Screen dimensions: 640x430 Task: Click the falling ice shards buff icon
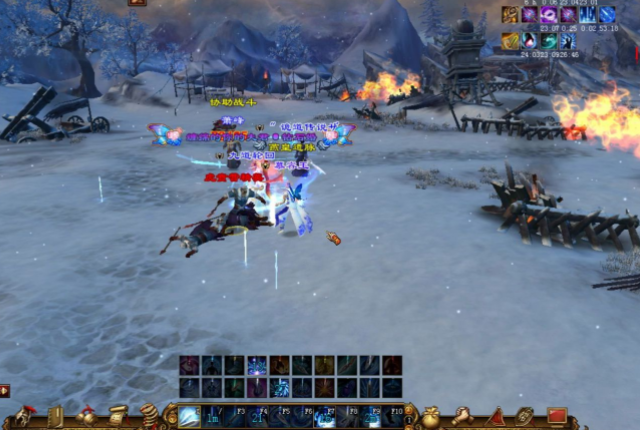[x=588, y=14]
